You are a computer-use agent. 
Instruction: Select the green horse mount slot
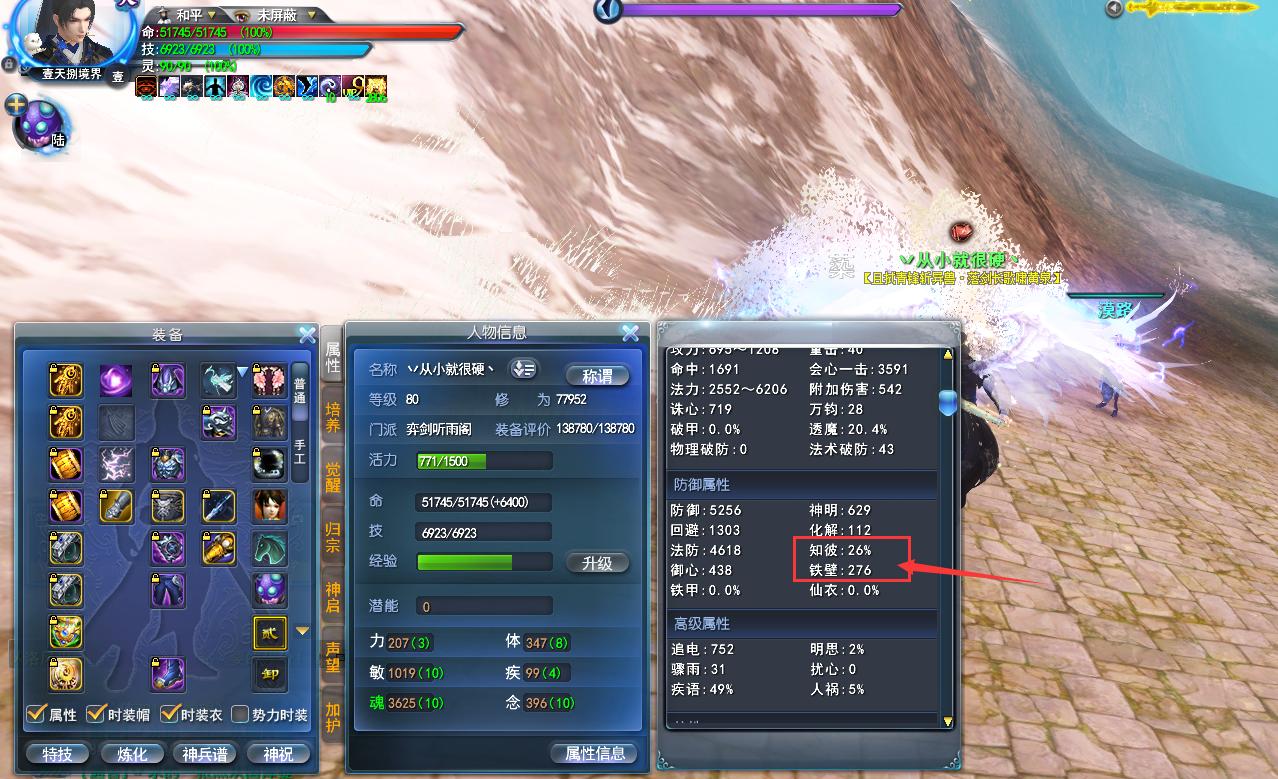pyautogui.click(x=269, y=548)
